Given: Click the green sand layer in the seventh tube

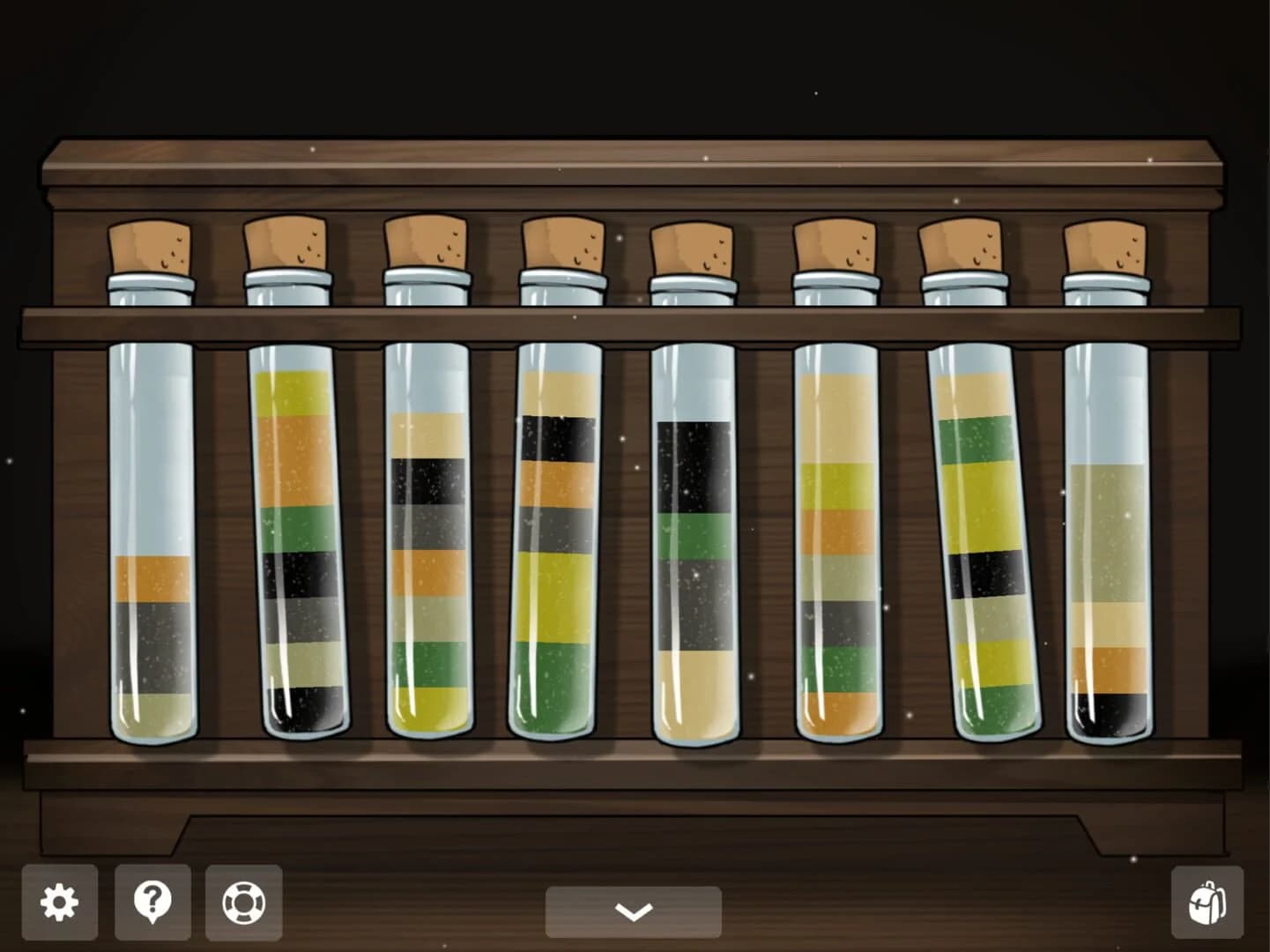Looking at the screenshot, I should pos(978,445).
